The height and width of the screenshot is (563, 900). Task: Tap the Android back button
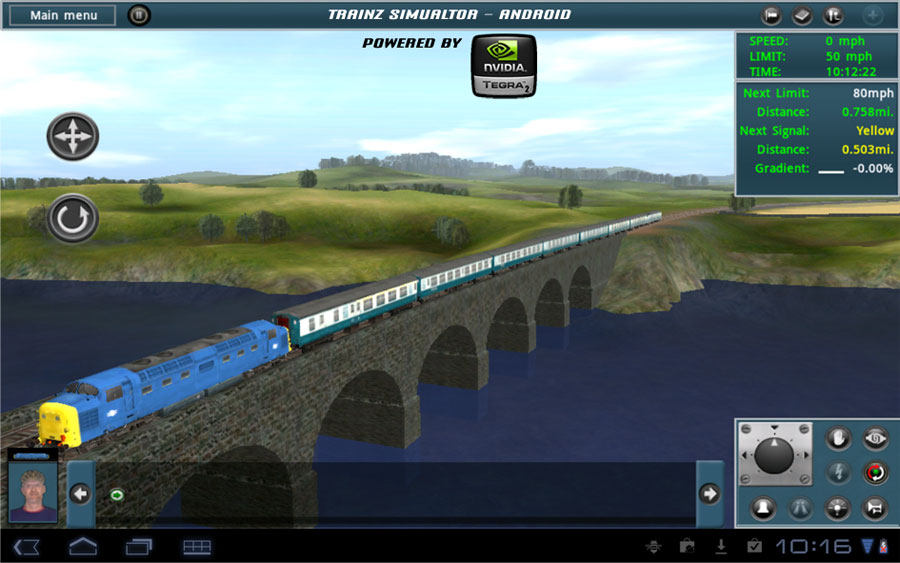click(x=27, y=546)
